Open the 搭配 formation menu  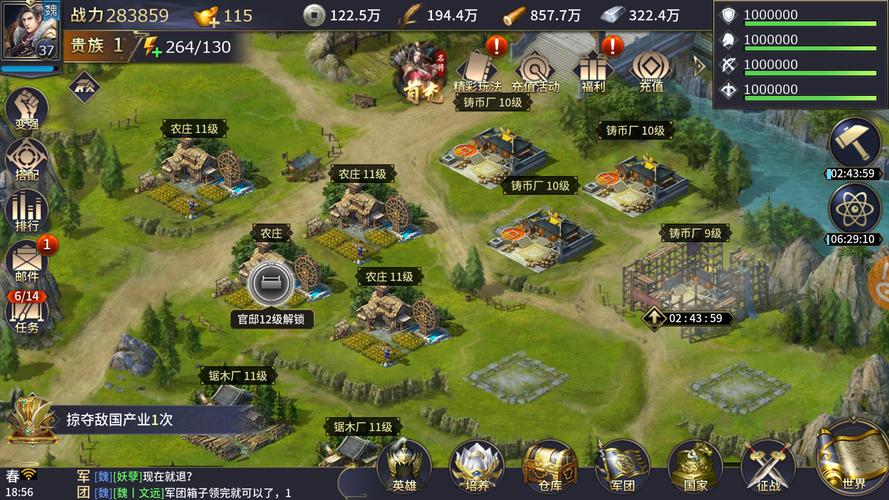pos(26,160)
